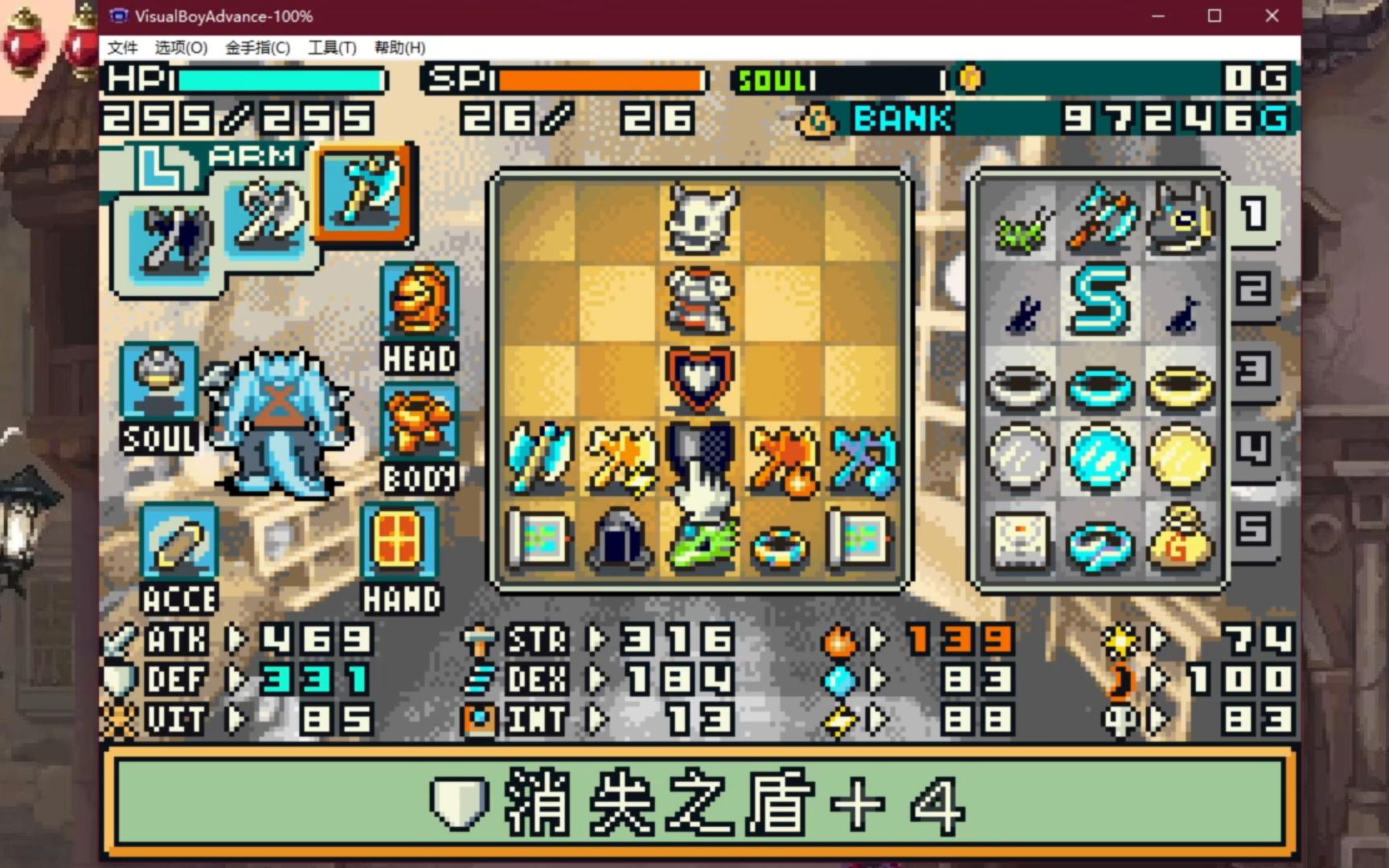Image resolution: width=1389 pixels, height=868 pixels.
Task: Open storage page 3 tab
Action: pyautogui.click(x=1254, y=370)
